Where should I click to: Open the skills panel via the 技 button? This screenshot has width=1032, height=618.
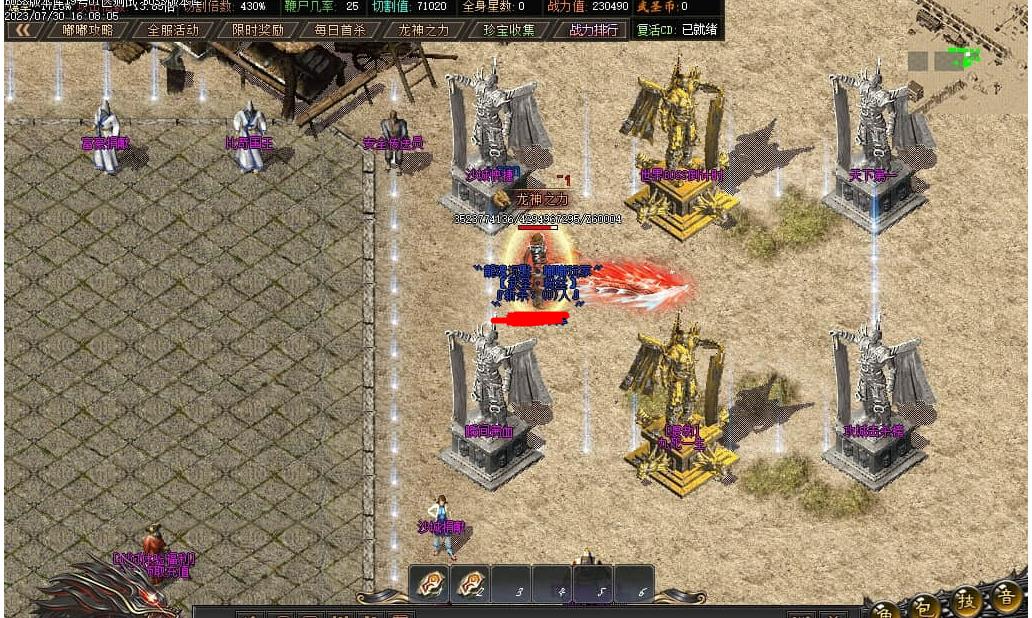point(966,600)
